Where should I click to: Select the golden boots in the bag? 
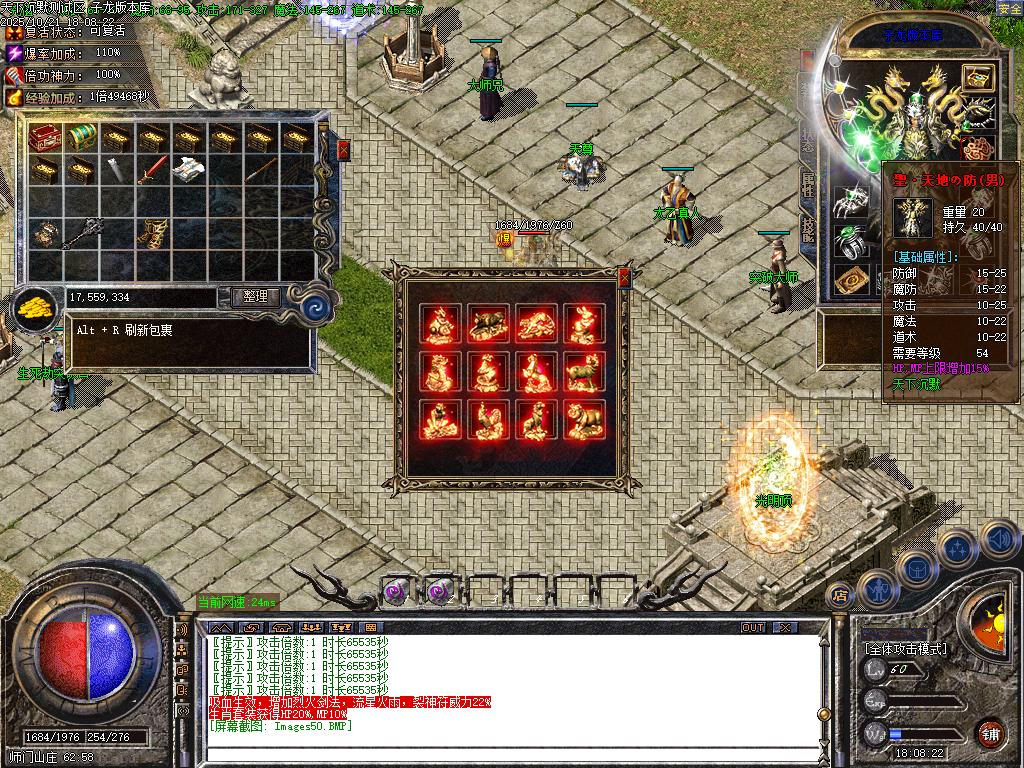coord(152,232)
